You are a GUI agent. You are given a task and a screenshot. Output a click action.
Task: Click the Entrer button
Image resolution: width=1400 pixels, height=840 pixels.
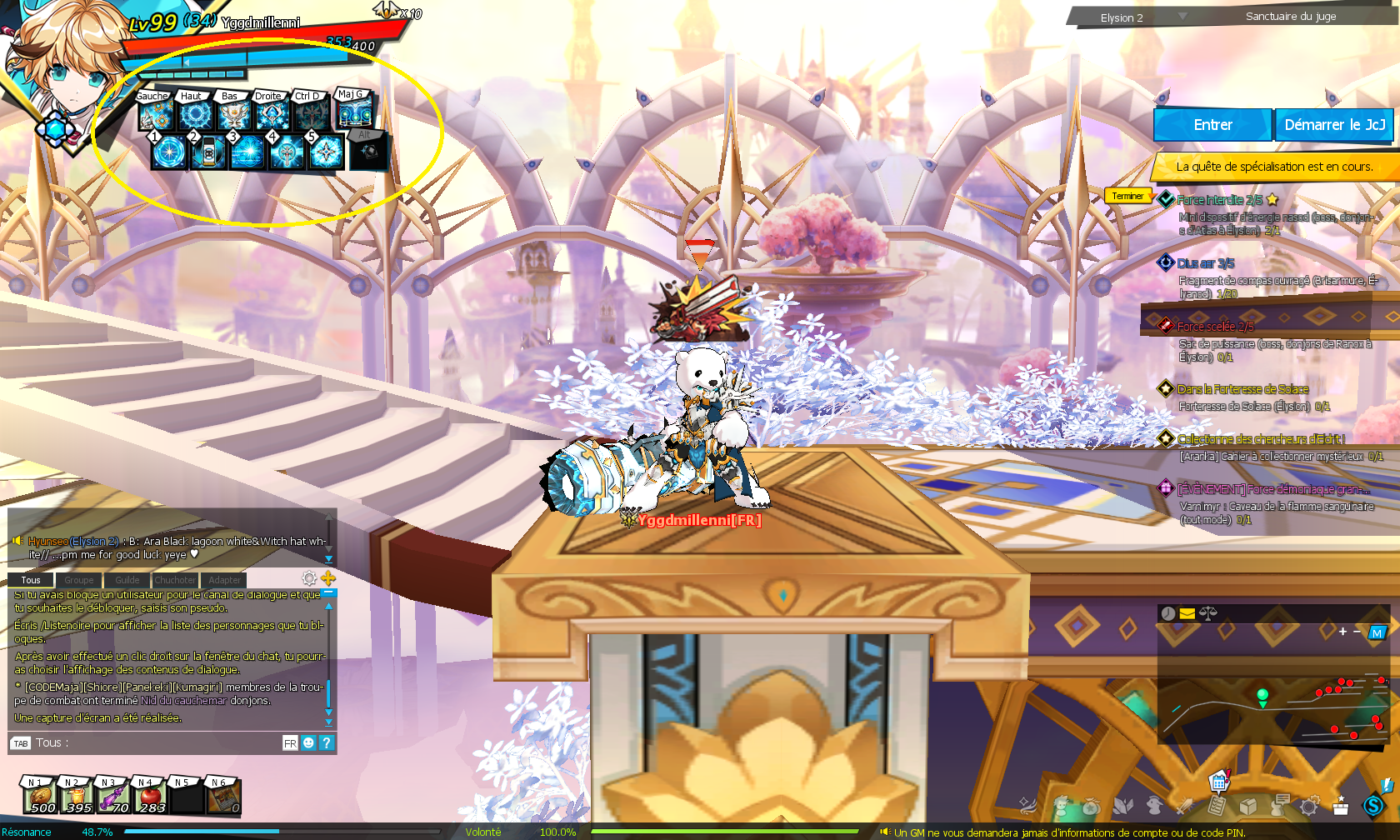click(1212, 125)
